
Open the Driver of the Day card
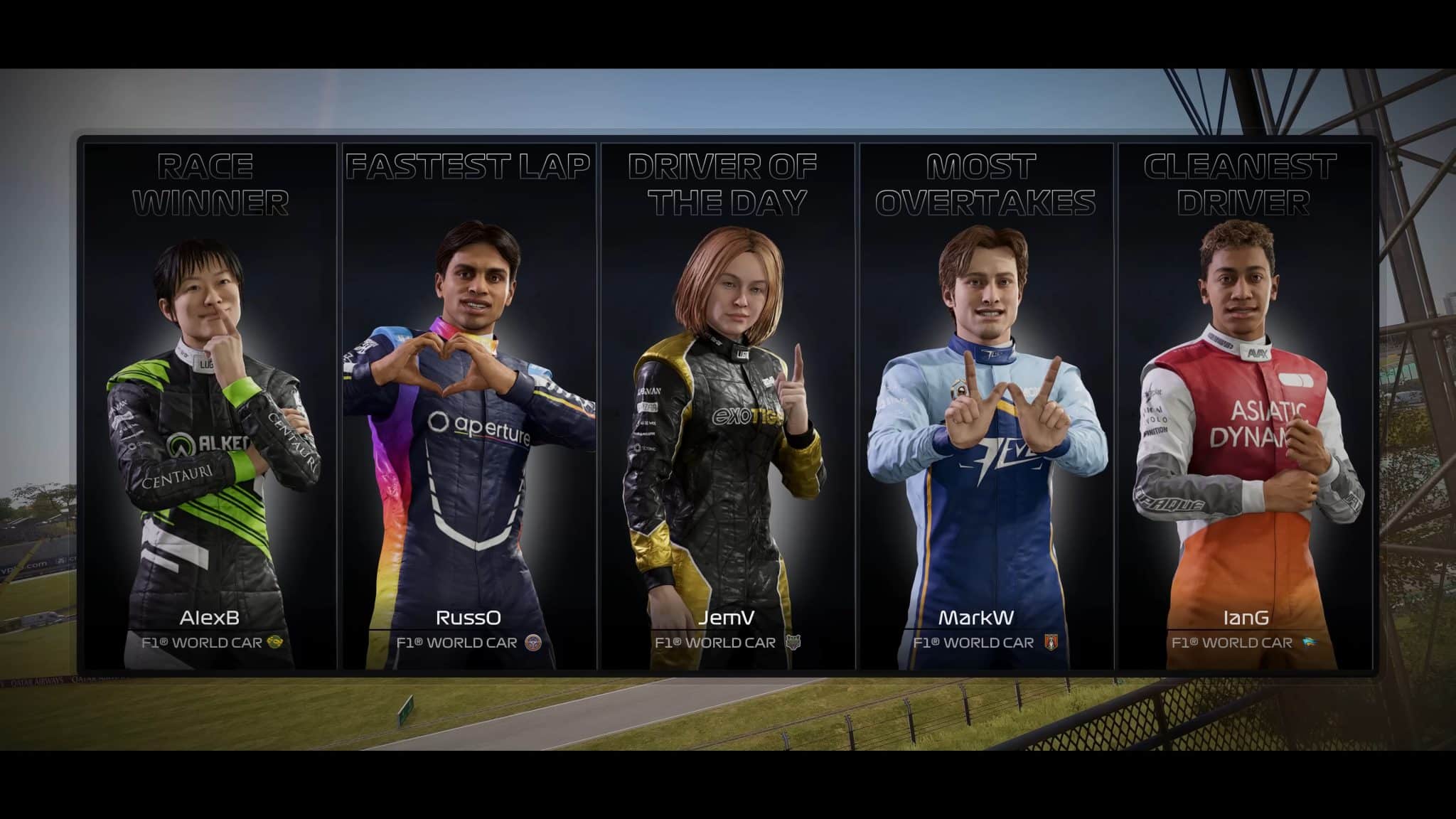coord(727,407)
